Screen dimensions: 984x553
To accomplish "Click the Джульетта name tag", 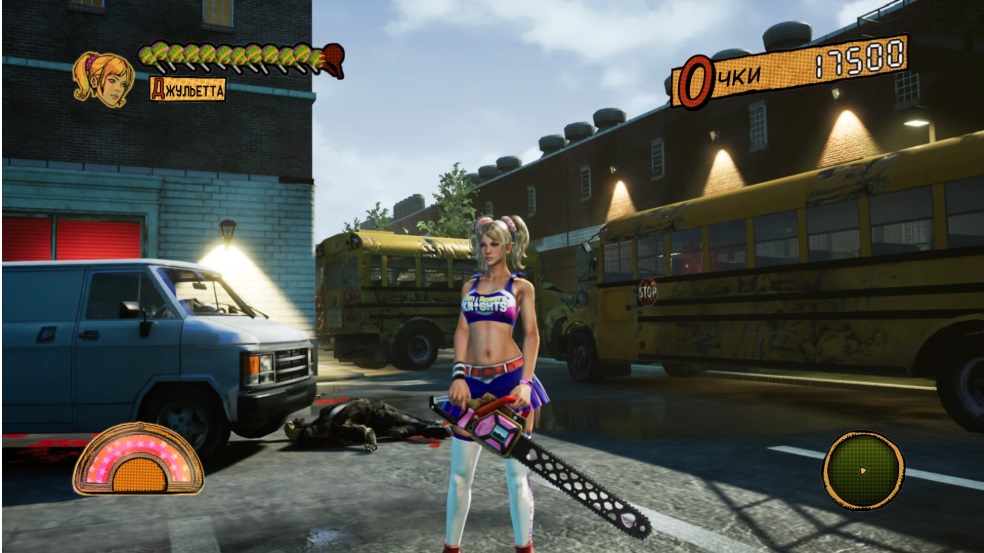I will pyautogui.click(x=187, y=89).
